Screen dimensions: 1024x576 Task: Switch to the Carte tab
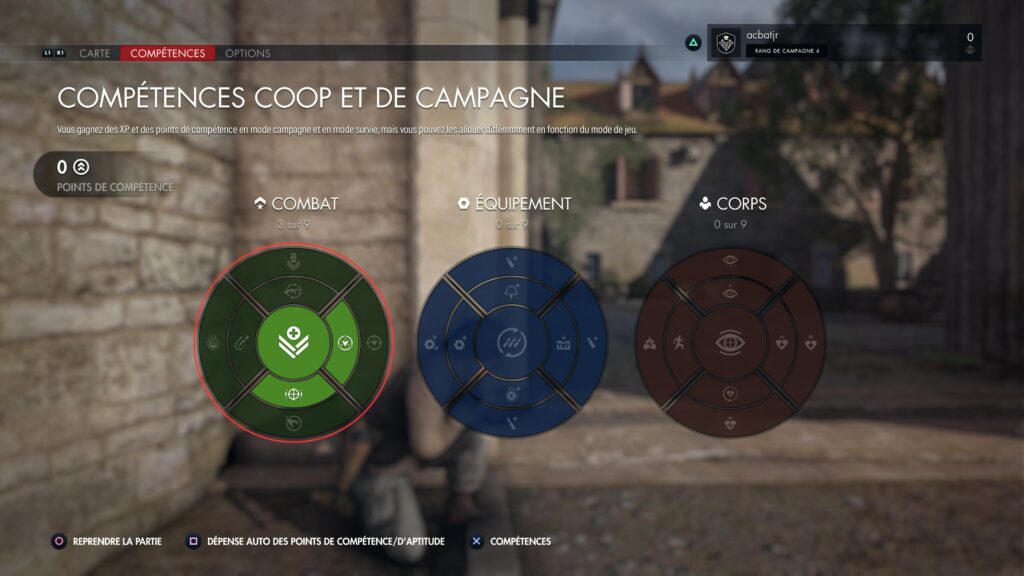(94, 53)
